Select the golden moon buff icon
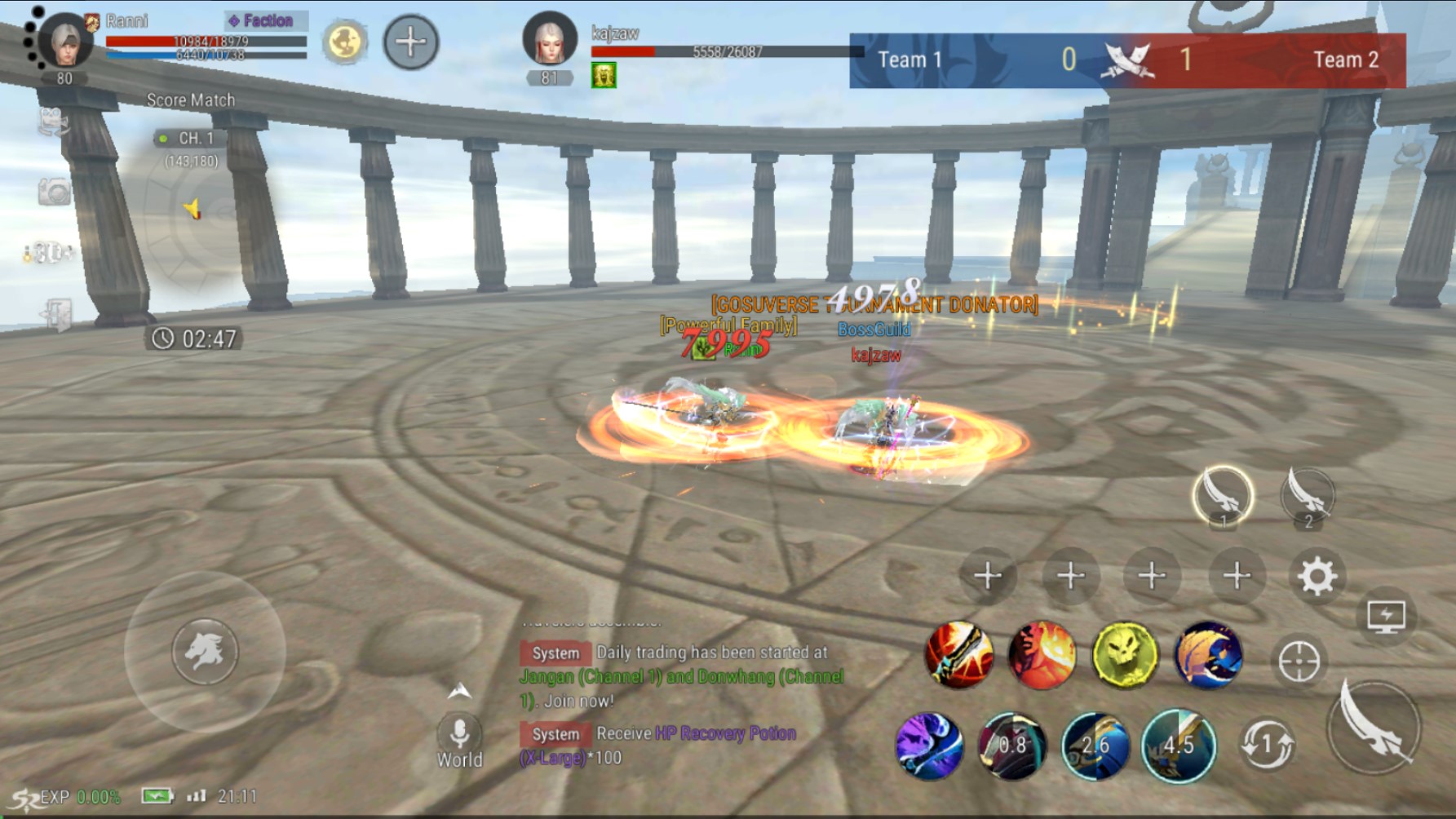 click(343, 42)
